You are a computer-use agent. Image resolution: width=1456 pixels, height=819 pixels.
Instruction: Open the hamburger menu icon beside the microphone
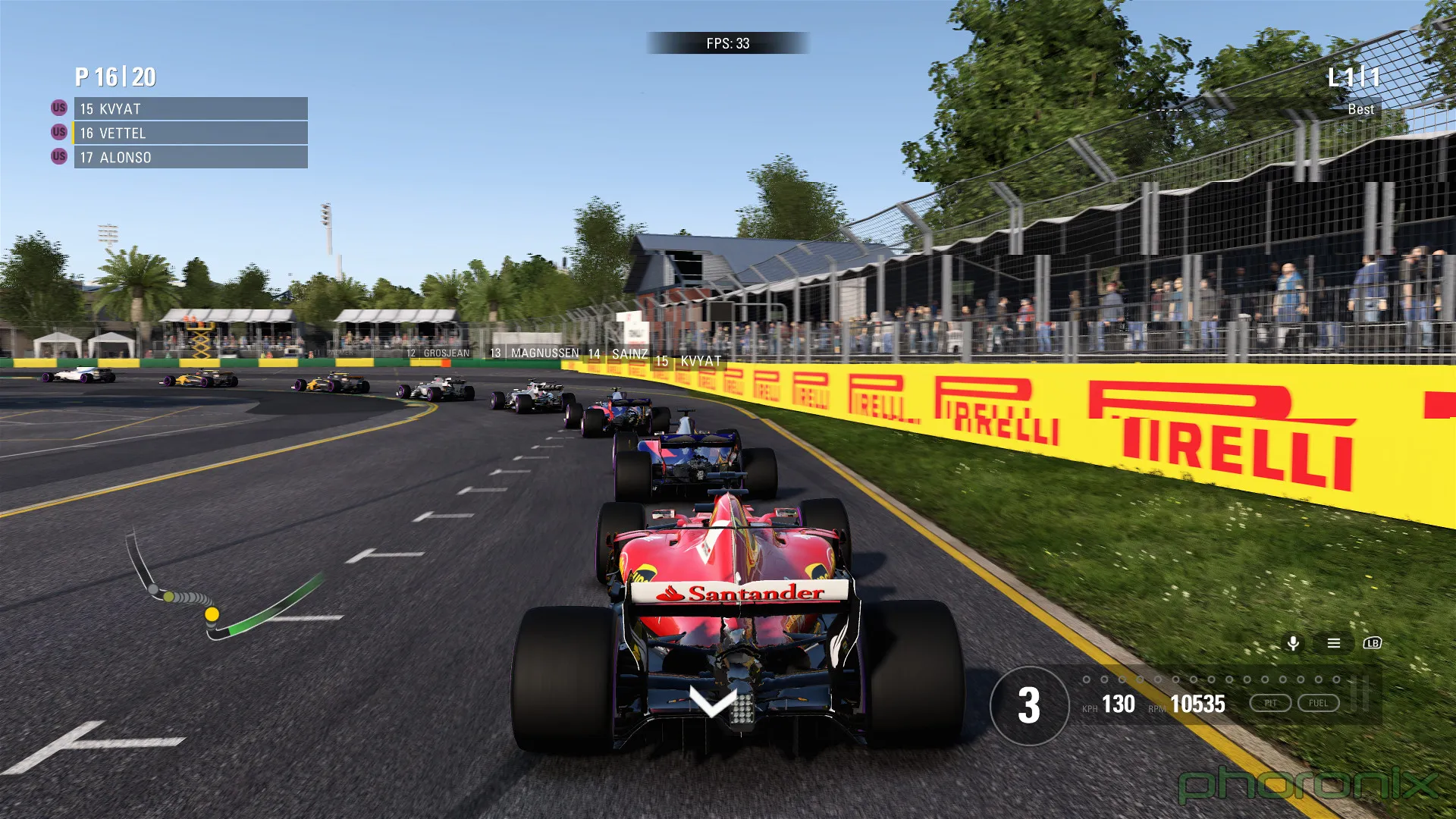tap(1332, 643)
